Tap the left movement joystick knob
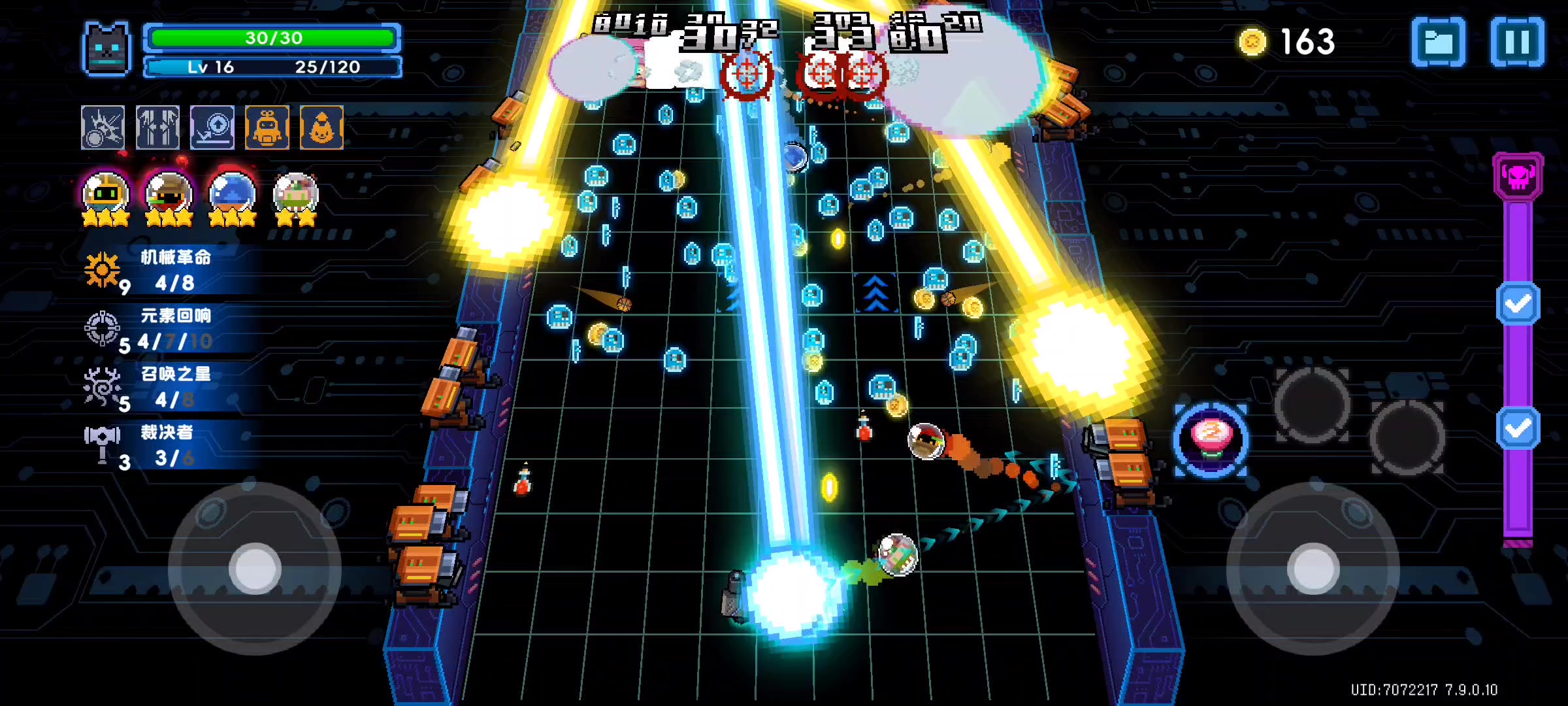Screen dimensions: 1568x706 click(255, 569)
